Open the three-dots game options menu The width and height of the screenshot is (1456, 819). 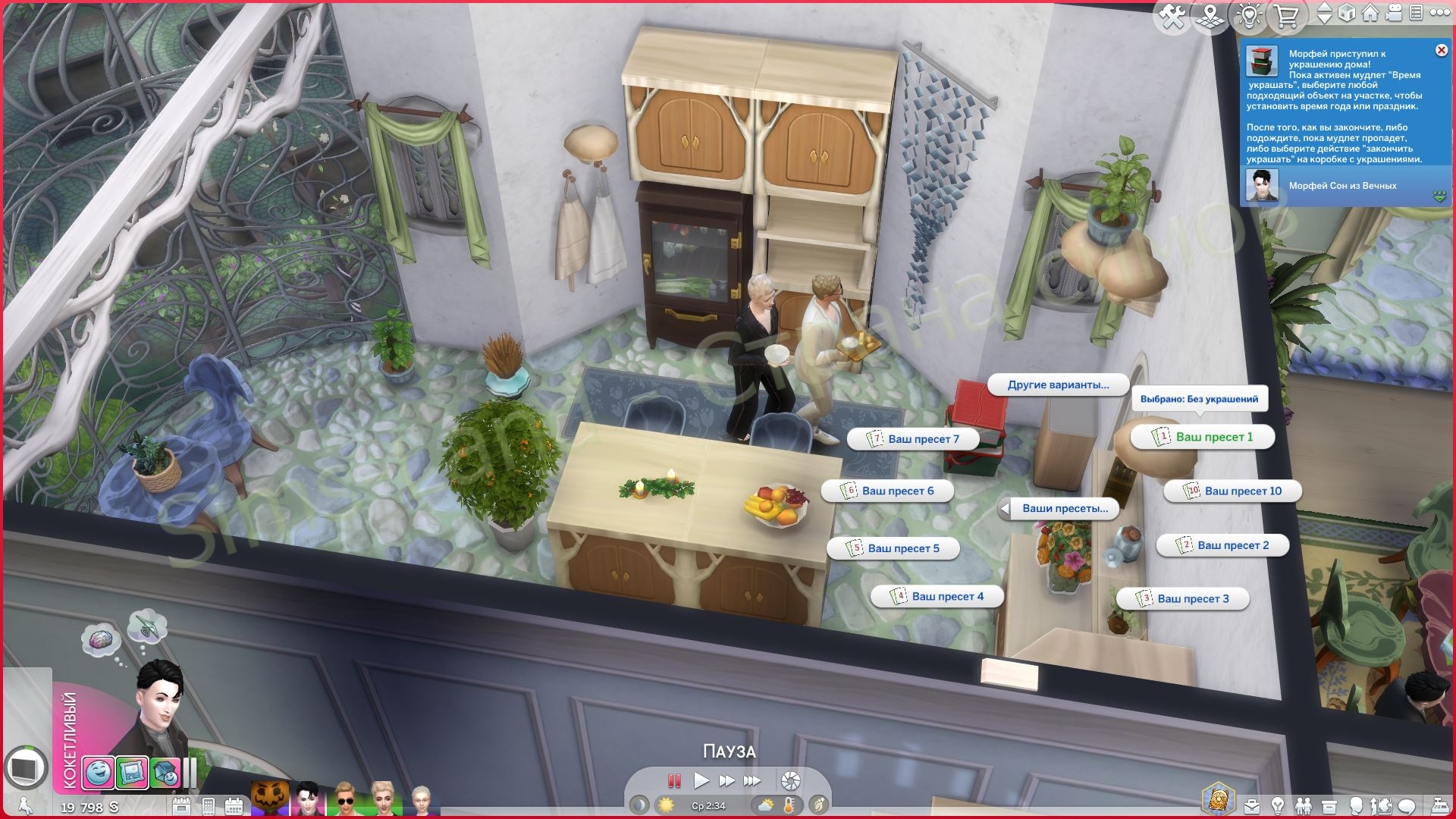point(1438,14)
